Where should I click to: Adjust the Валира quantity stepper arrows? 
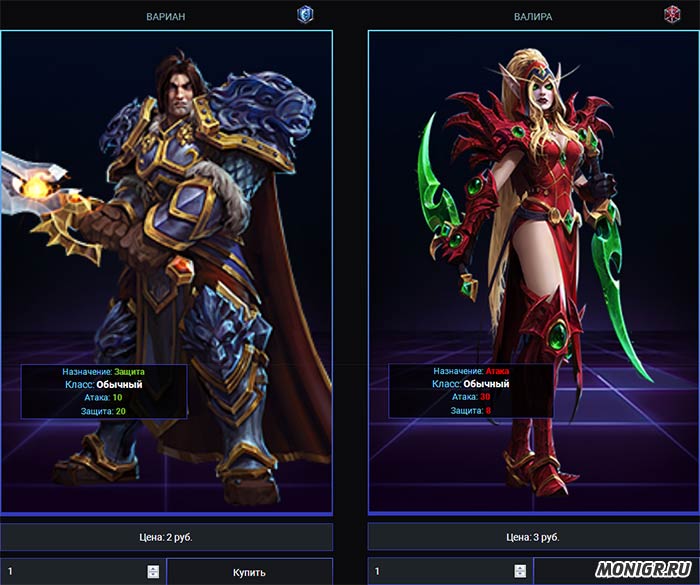(x=520, y=572)
